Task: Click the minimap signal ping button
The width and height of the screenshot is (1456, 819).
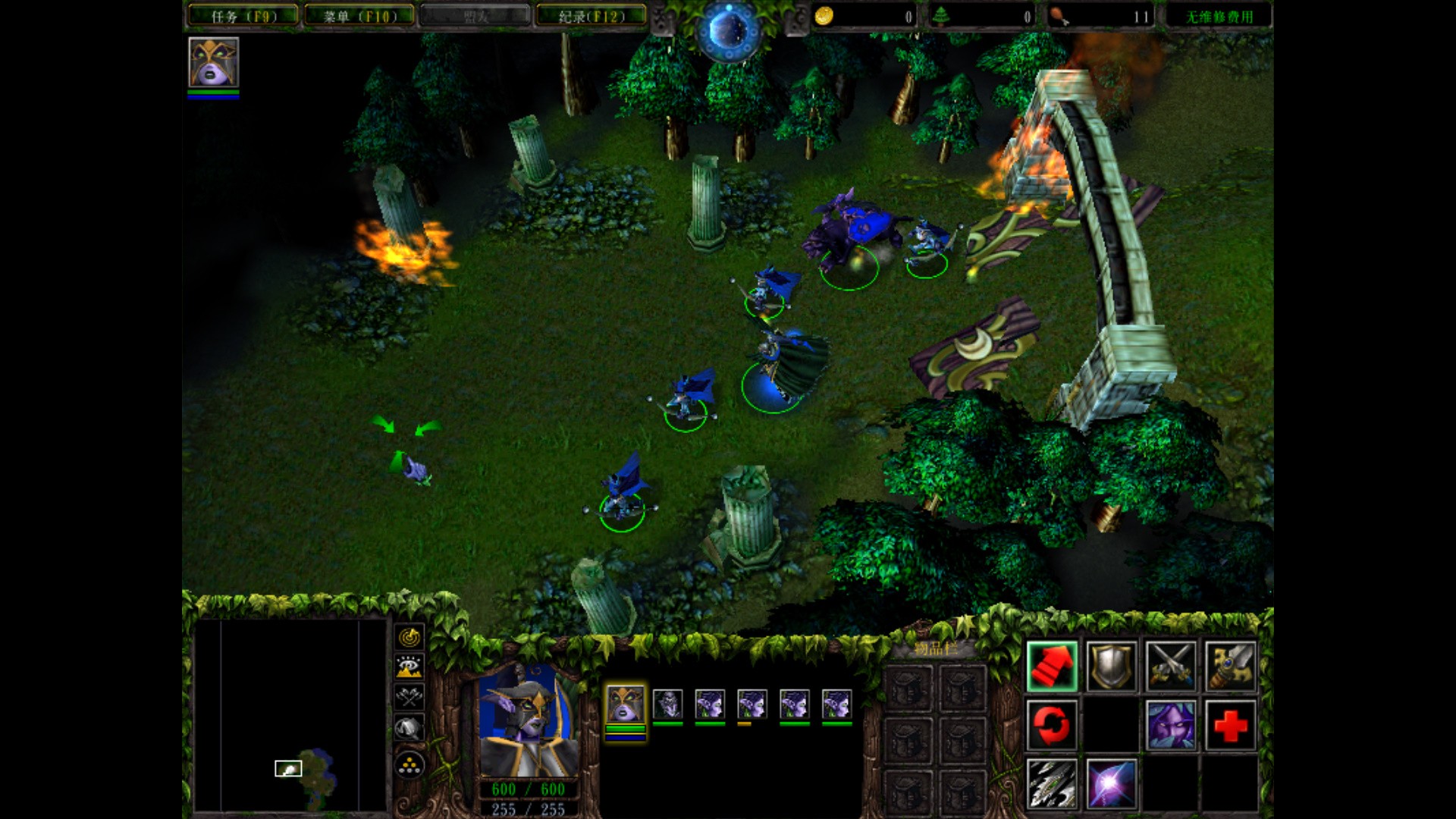Action: [x=409, y=637]
